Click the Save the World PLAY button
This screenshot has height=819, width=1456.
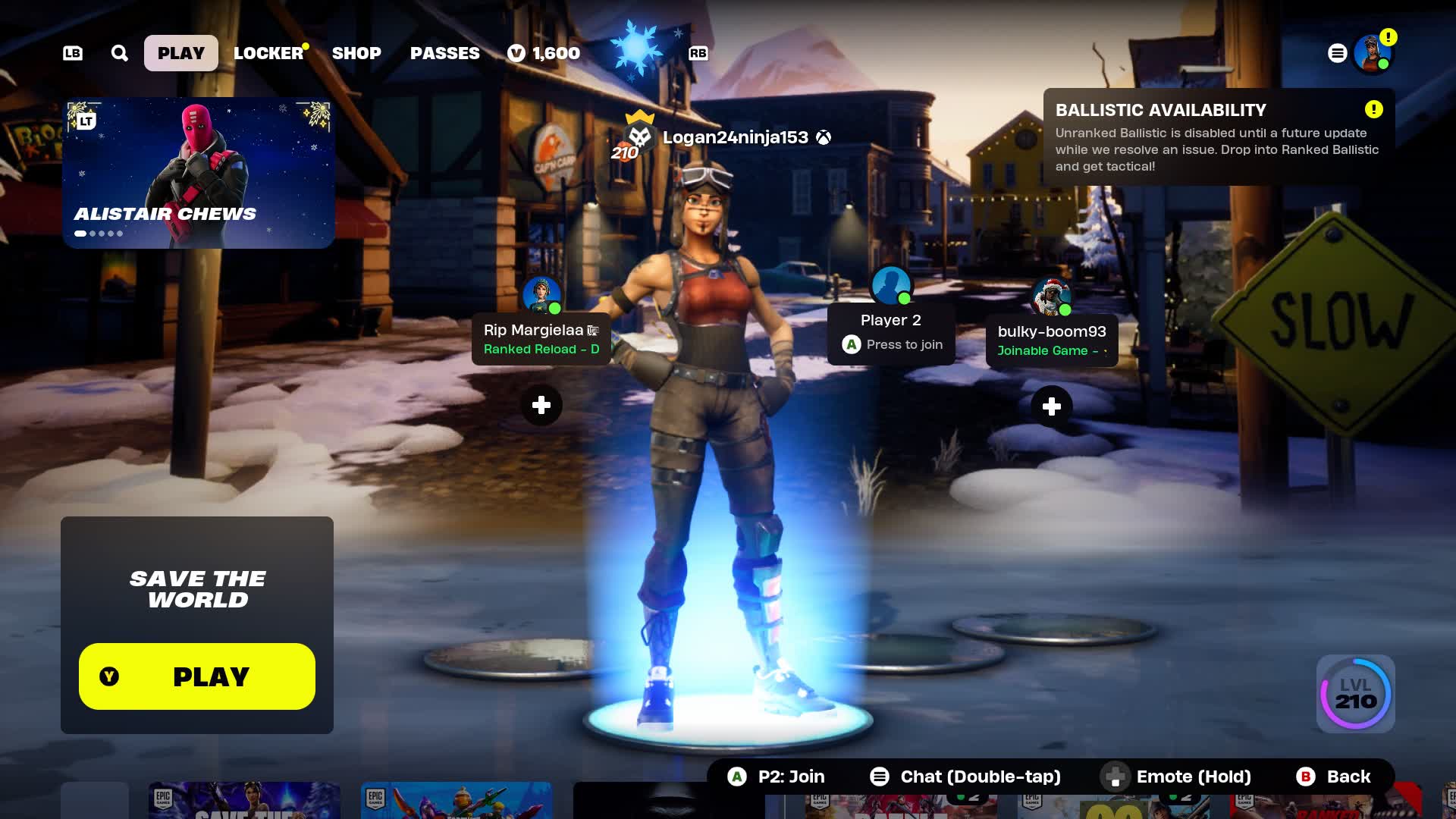pos(196,676)
